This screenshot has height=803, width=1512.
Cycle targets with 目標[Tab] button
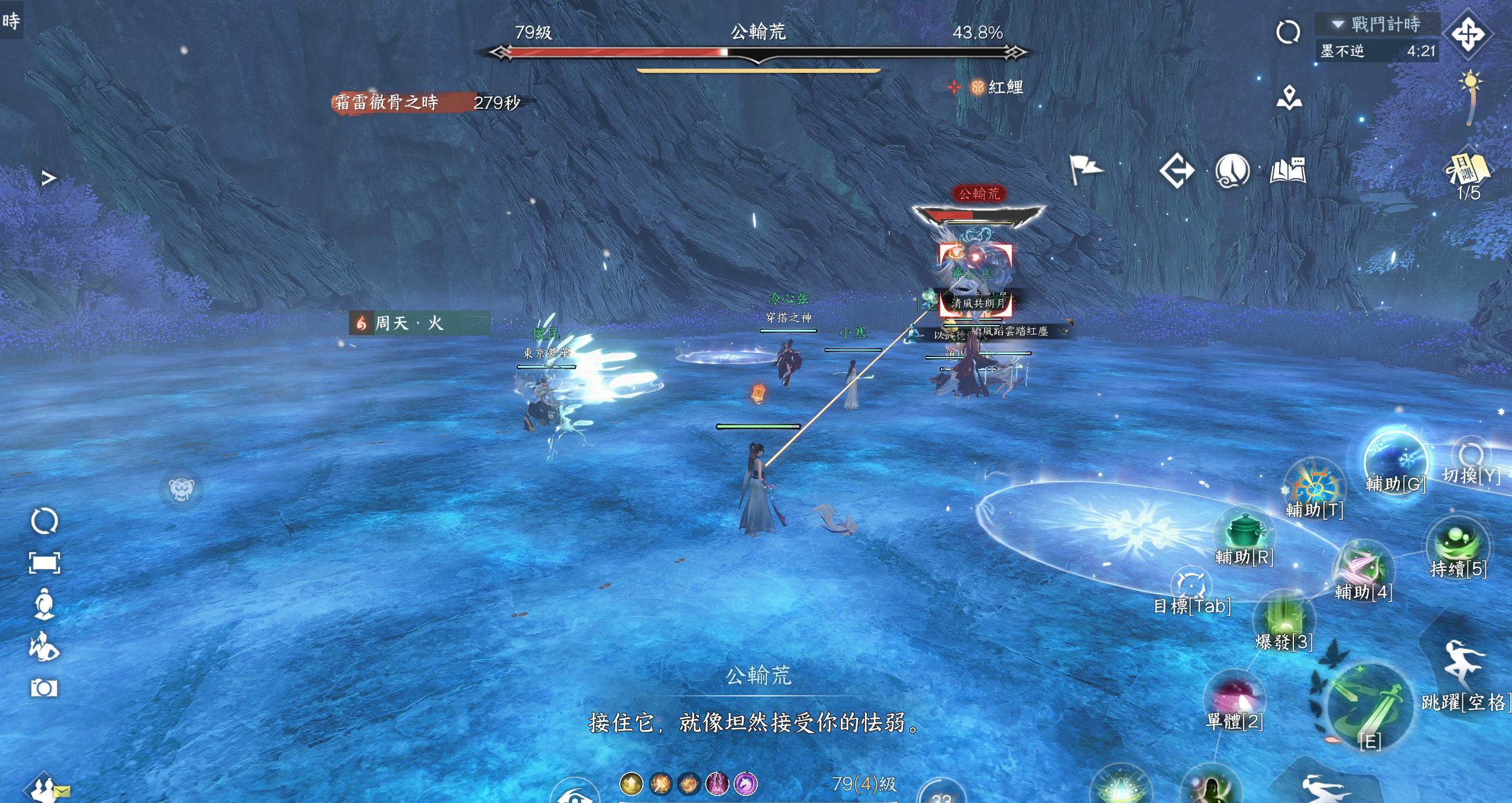click(1191, 586)
